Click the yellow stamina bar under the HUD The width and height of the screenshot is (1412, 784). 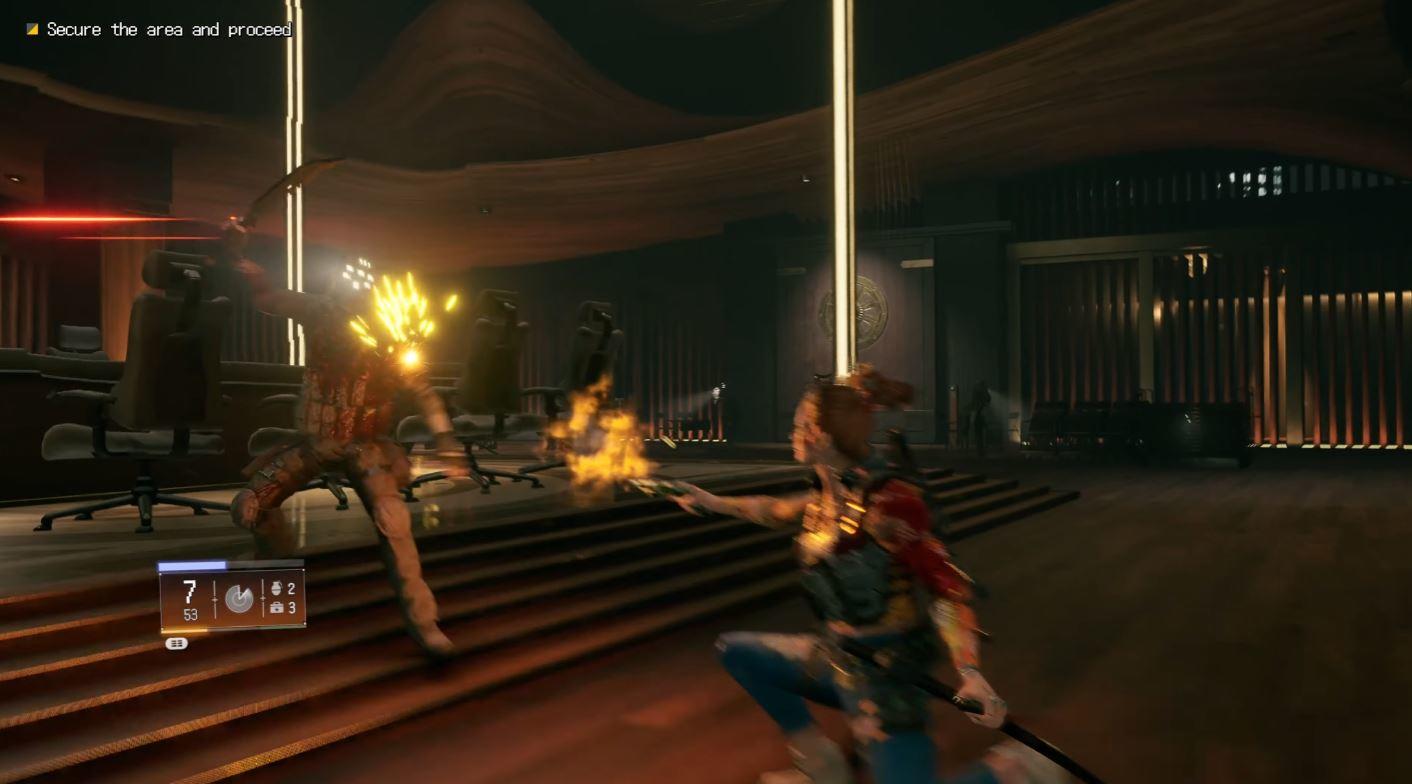tap(184, 629)
